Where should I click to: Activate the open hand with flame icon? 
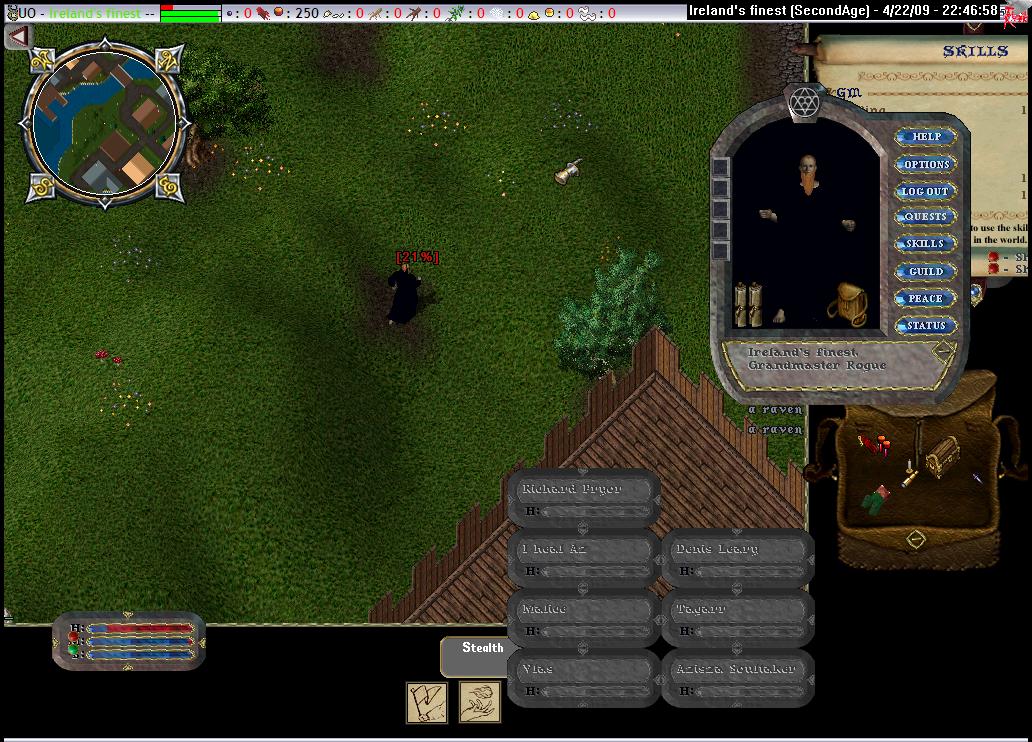coord(480,702)
